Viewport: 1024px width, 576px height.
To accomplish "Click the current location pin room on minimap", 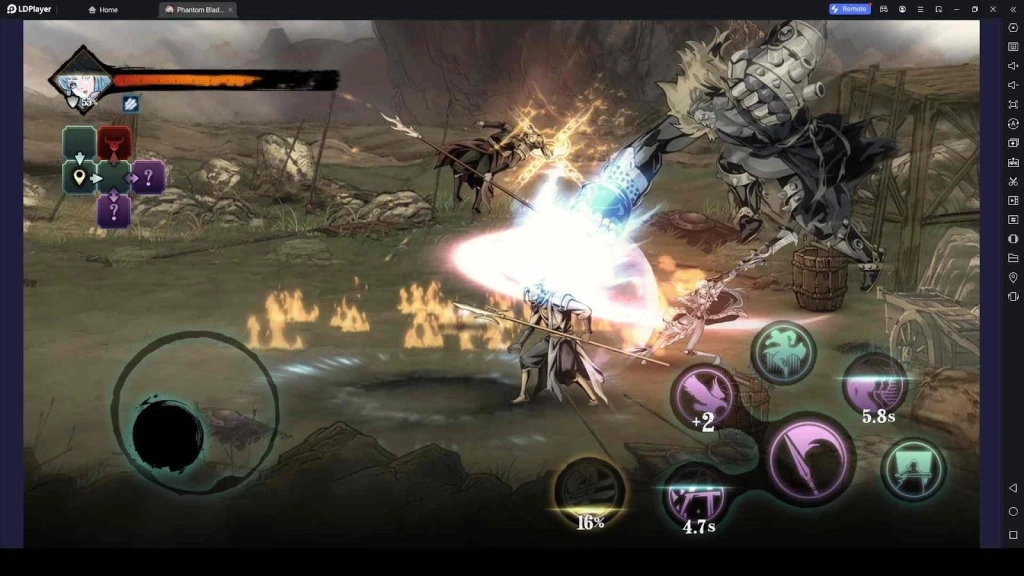I will [x=79, y=178].
